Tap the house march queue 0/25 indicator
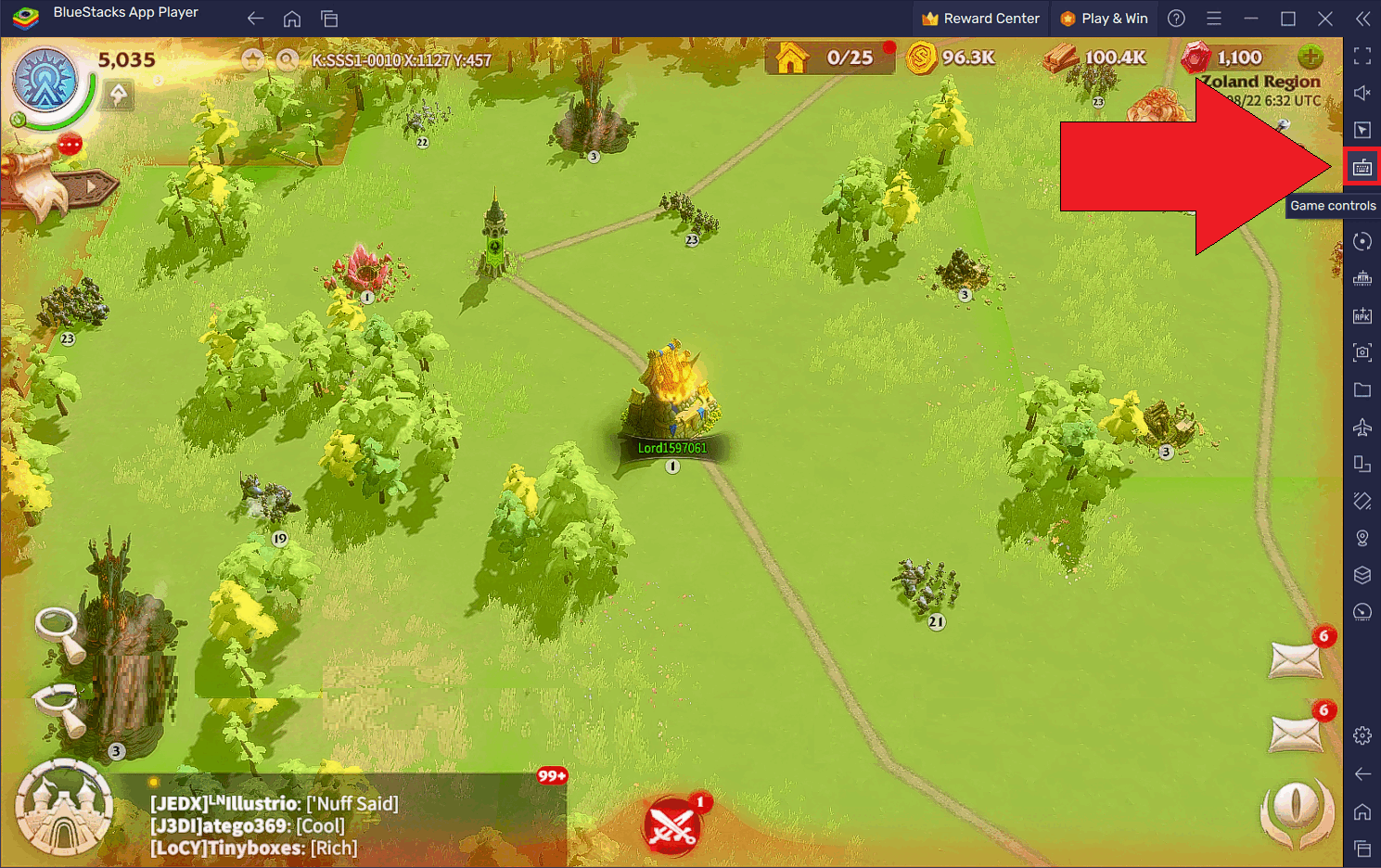 click(x=829, y=58)
